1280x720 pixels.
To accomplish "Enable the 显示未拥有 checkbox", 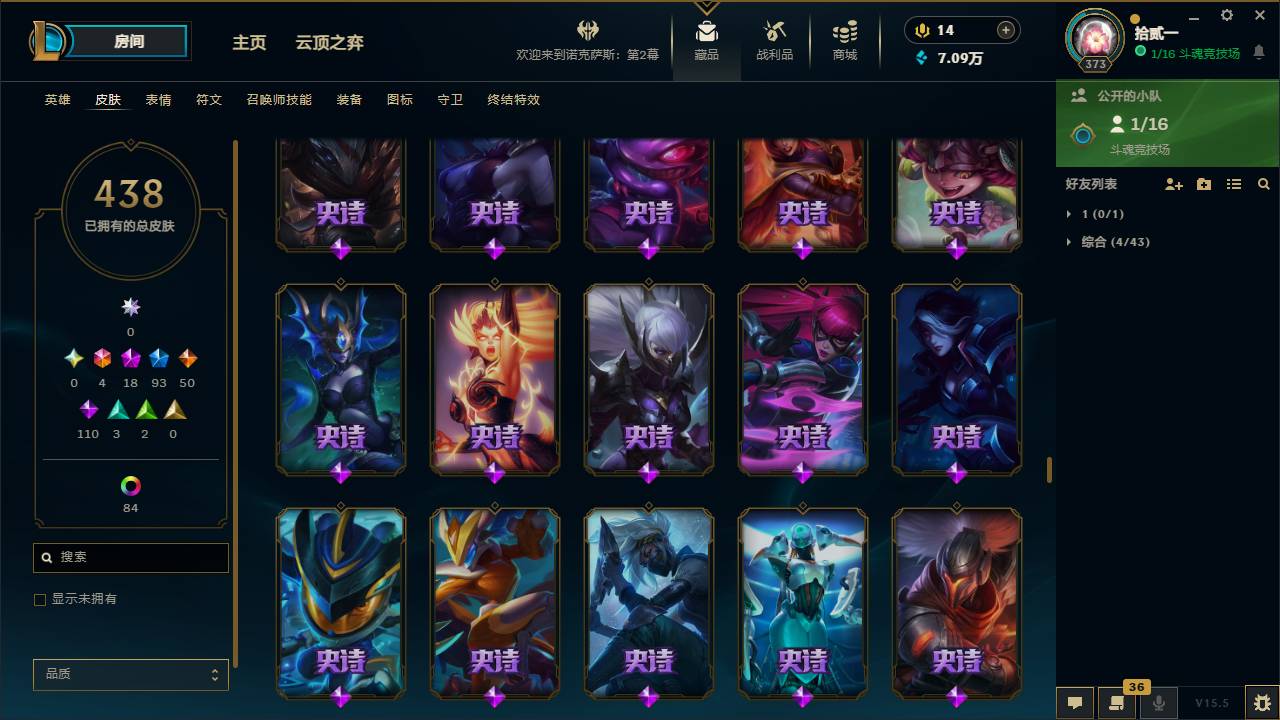I will (40, 599).
